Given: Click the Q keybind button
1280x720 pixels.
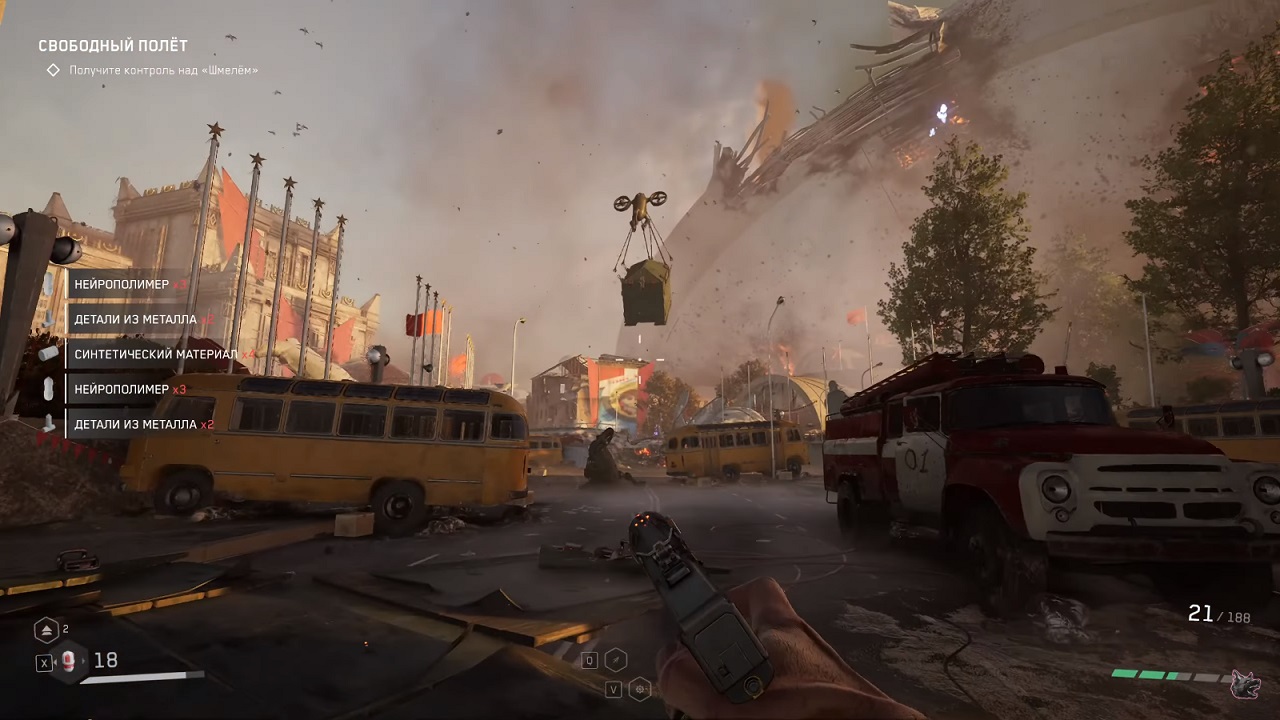Looking at the screenshot, I should pyautogui.click(x=589, y=660).
